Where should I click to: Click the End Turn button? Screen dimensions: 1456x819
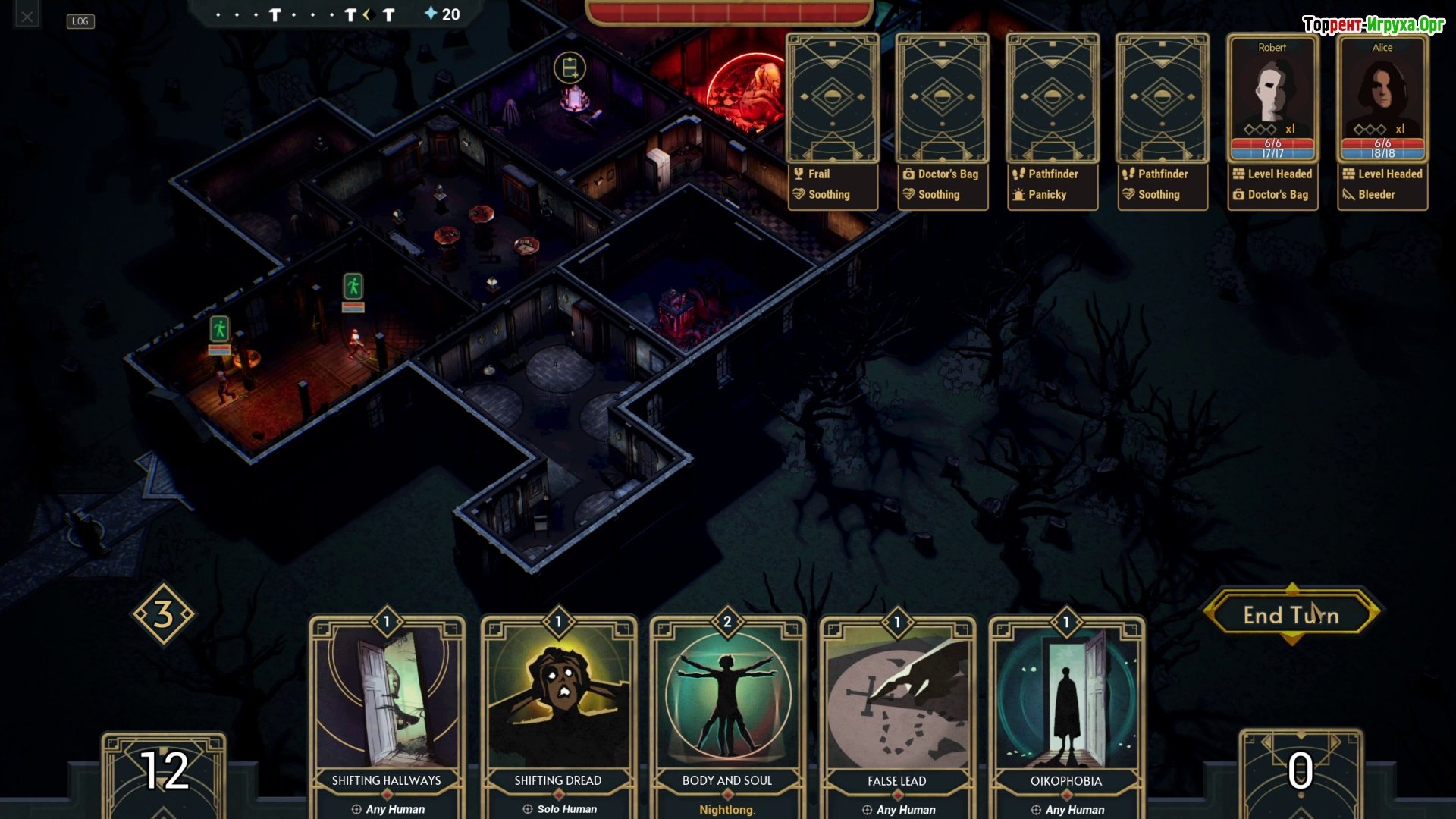click(1291, 615)
